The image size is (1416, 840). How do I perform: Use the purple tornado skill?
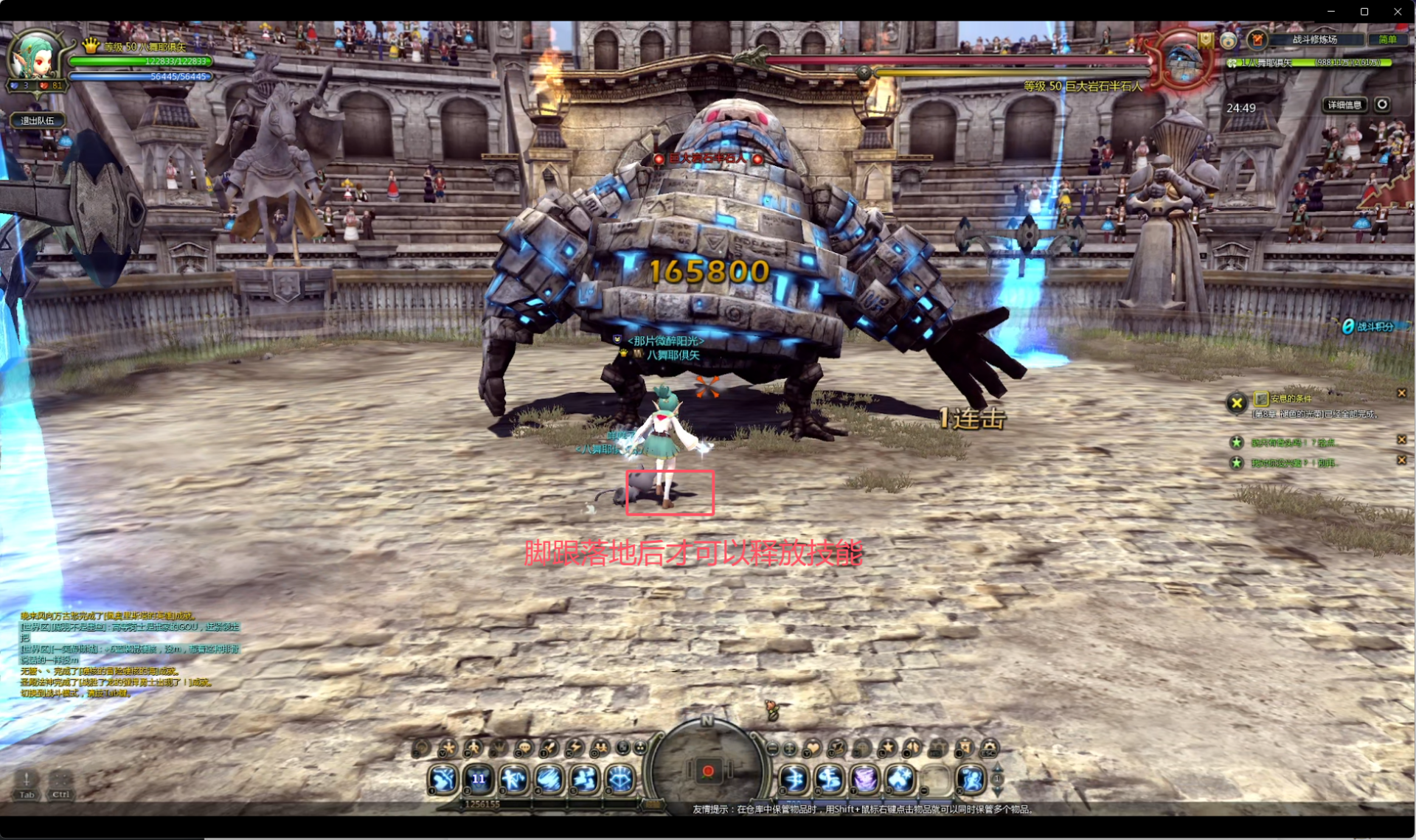(x=864, y=779)
